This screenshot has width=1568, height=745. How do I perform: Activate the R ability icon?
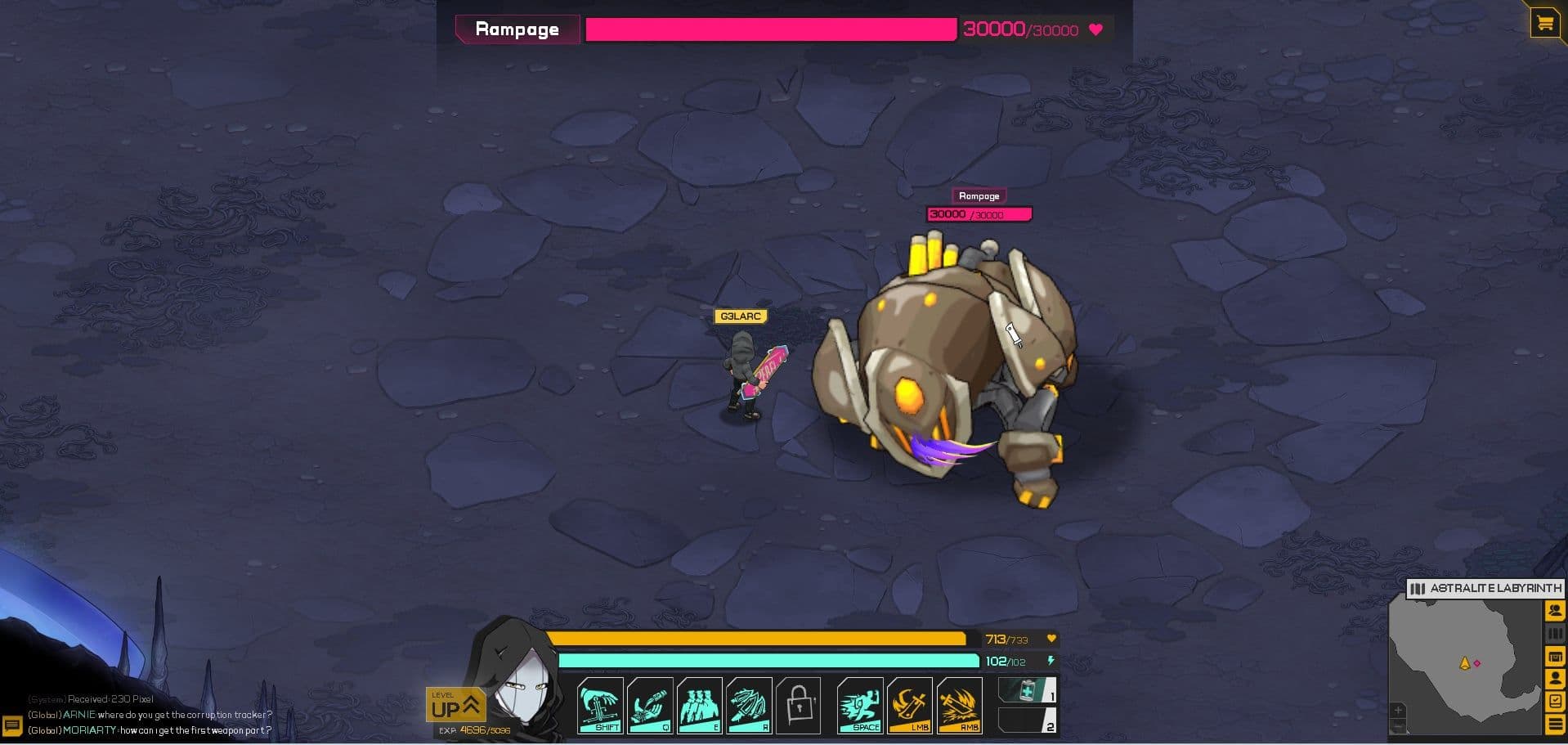click(749, 706)
